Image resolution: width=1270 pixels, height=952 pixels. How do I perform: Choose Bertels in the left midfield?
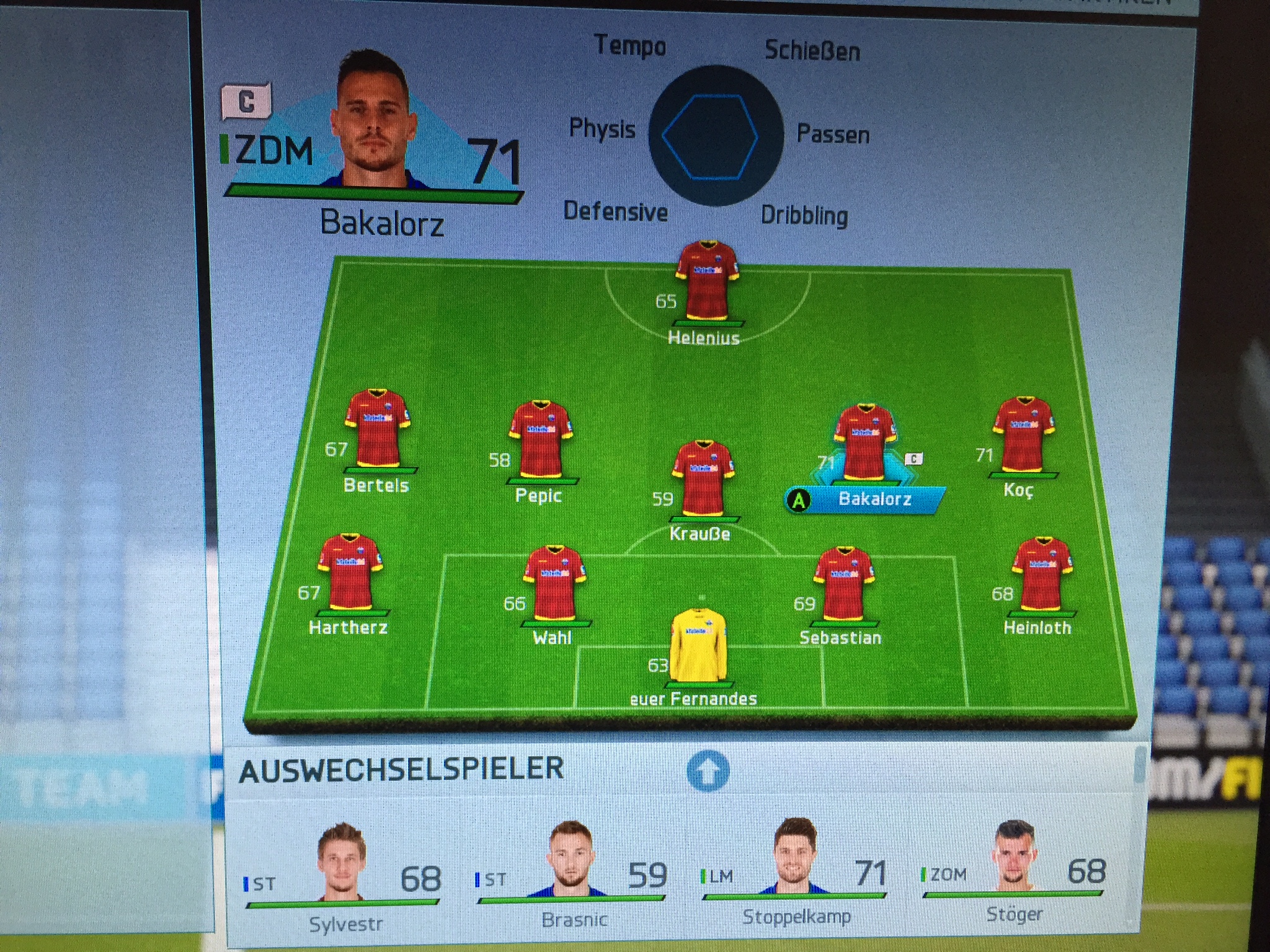pos(377,429)
